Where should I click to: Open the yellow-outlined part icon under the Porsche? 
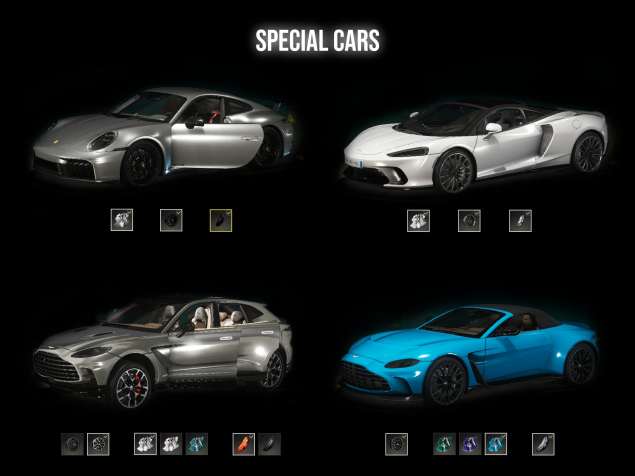coord(221,220)
